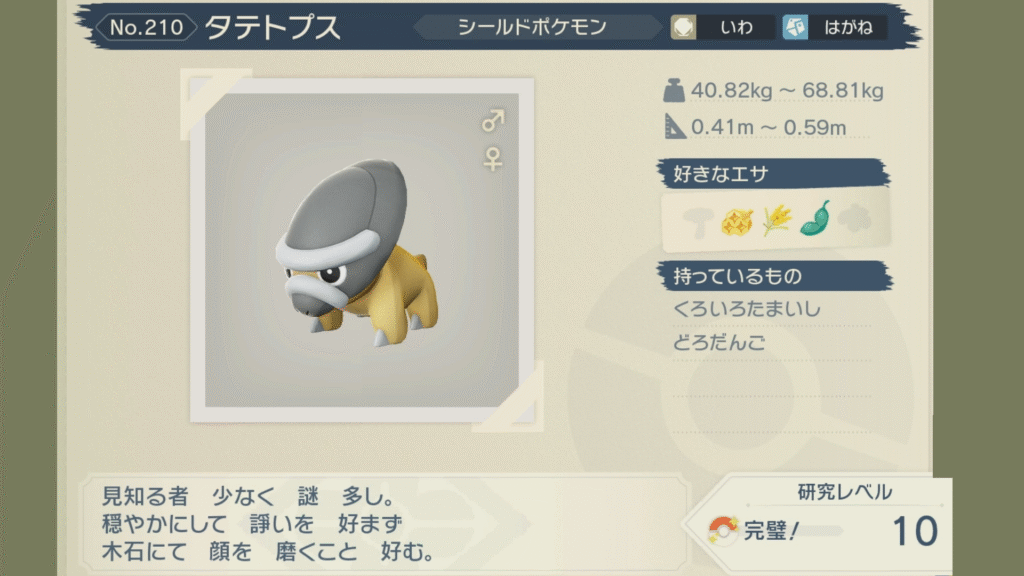Viewport: 1024px width, 576px height.
Task: Choose the どろだんご held item row
Action: click(x=720, y=343)
